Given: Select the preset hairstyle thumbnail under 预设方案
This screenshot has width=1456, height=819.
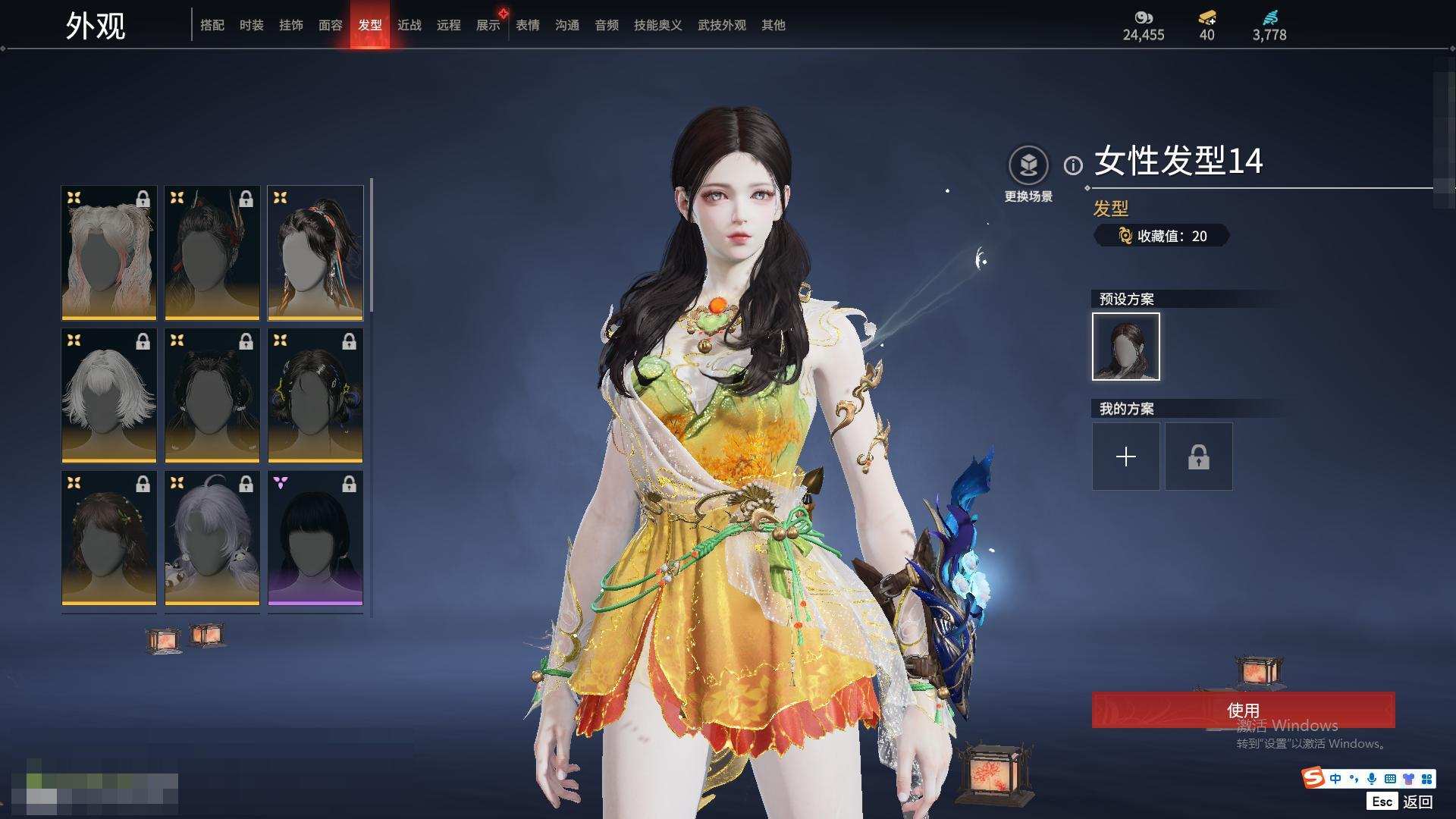Looking at the screenshot, I should (1125, 347).
